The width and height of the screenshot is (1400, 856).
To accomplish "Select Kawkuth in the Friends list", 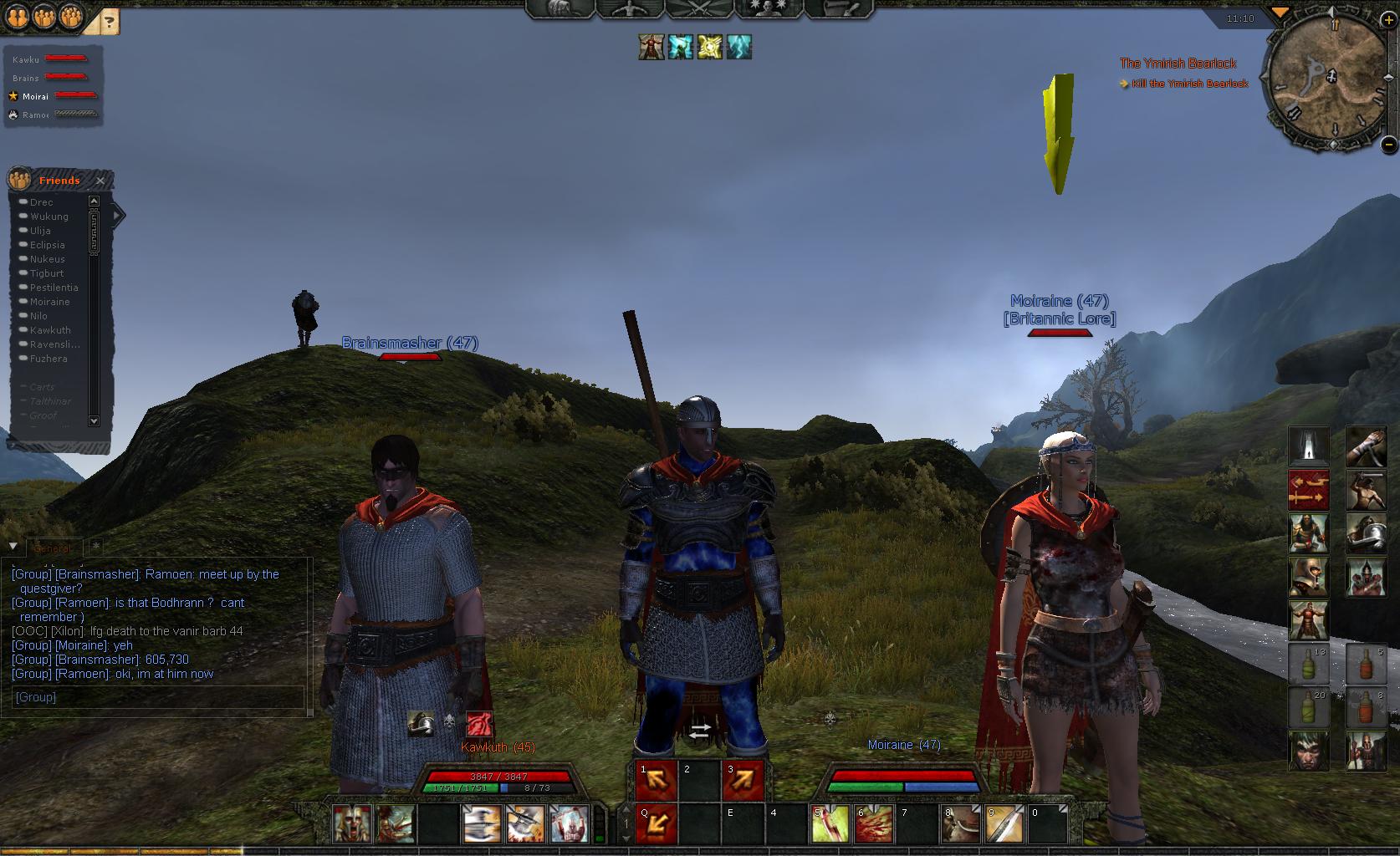I will point(50,330).
